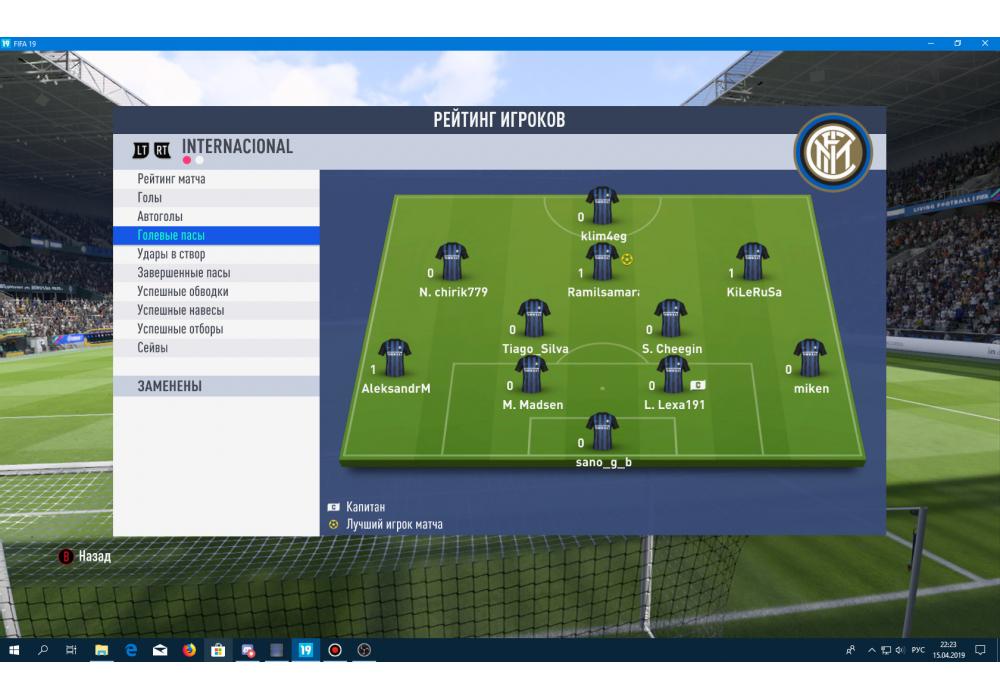
Task: Select the Рейтинг матча stat entry
Action: [x=172, y=179]
